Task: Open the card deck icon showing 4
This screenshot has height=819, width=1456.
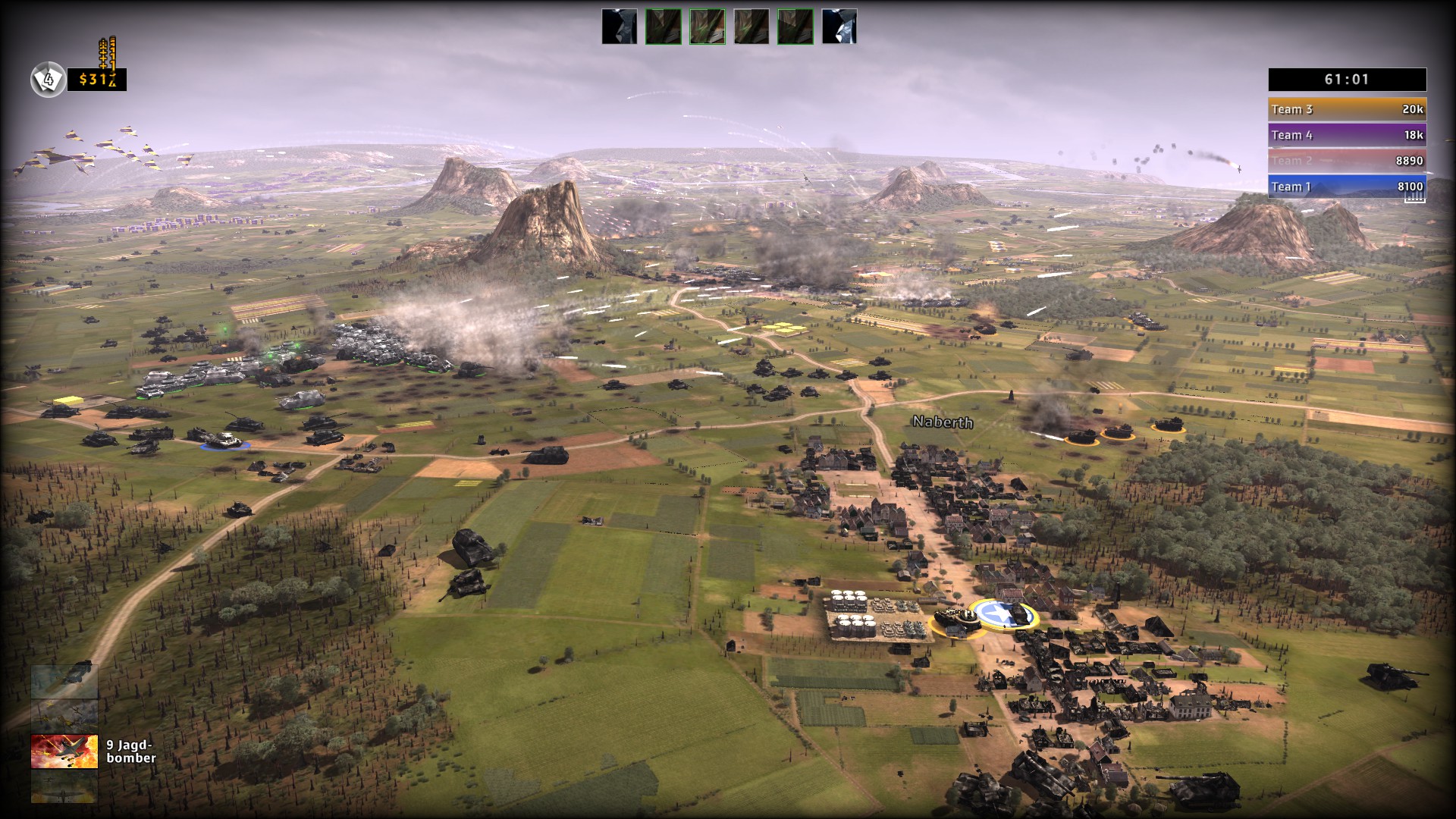Action: pos(48,79)
